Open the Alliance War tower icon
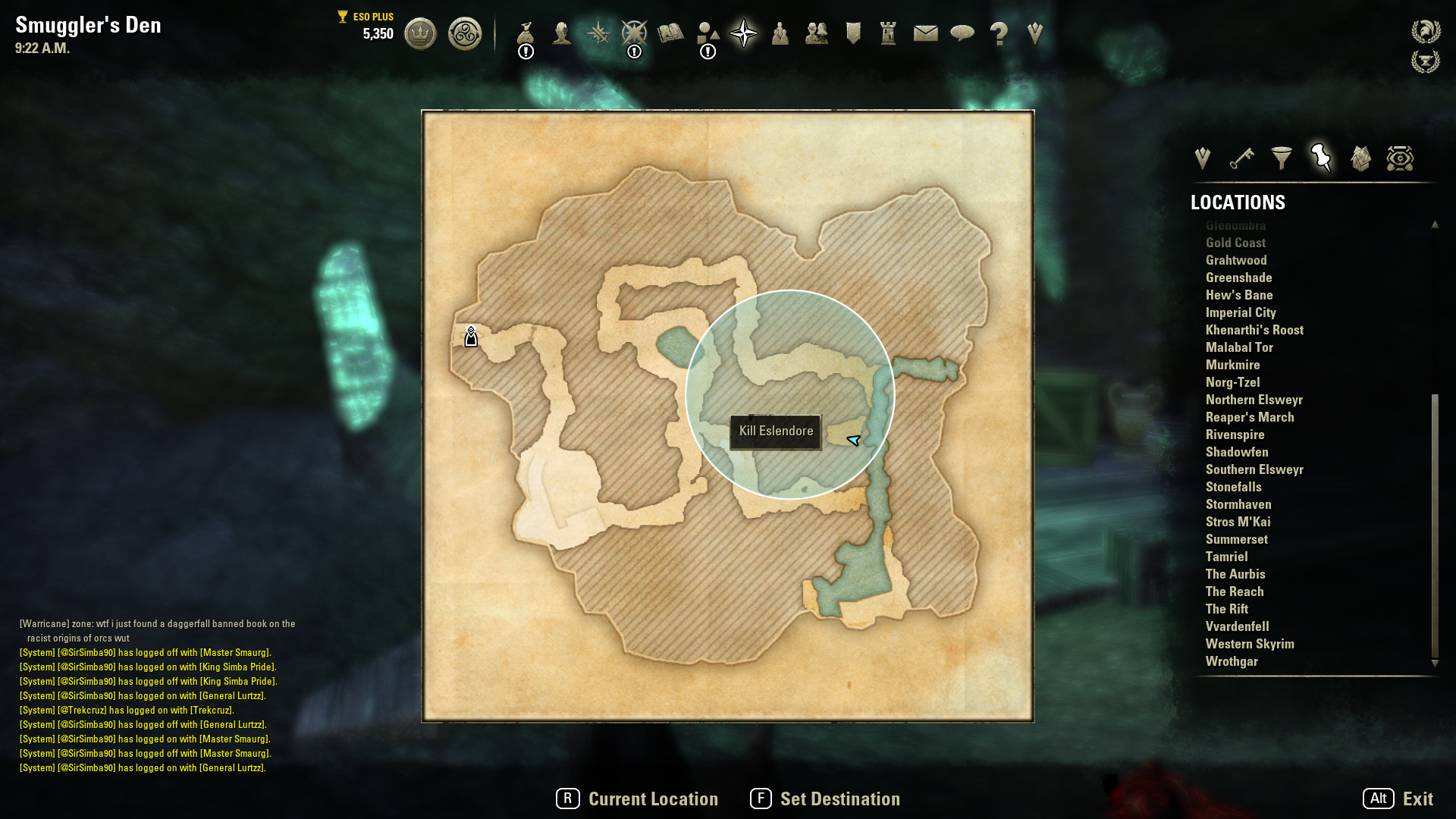Screen dimensions: 1456x819 pyautogui.click(x=888, y=33)
